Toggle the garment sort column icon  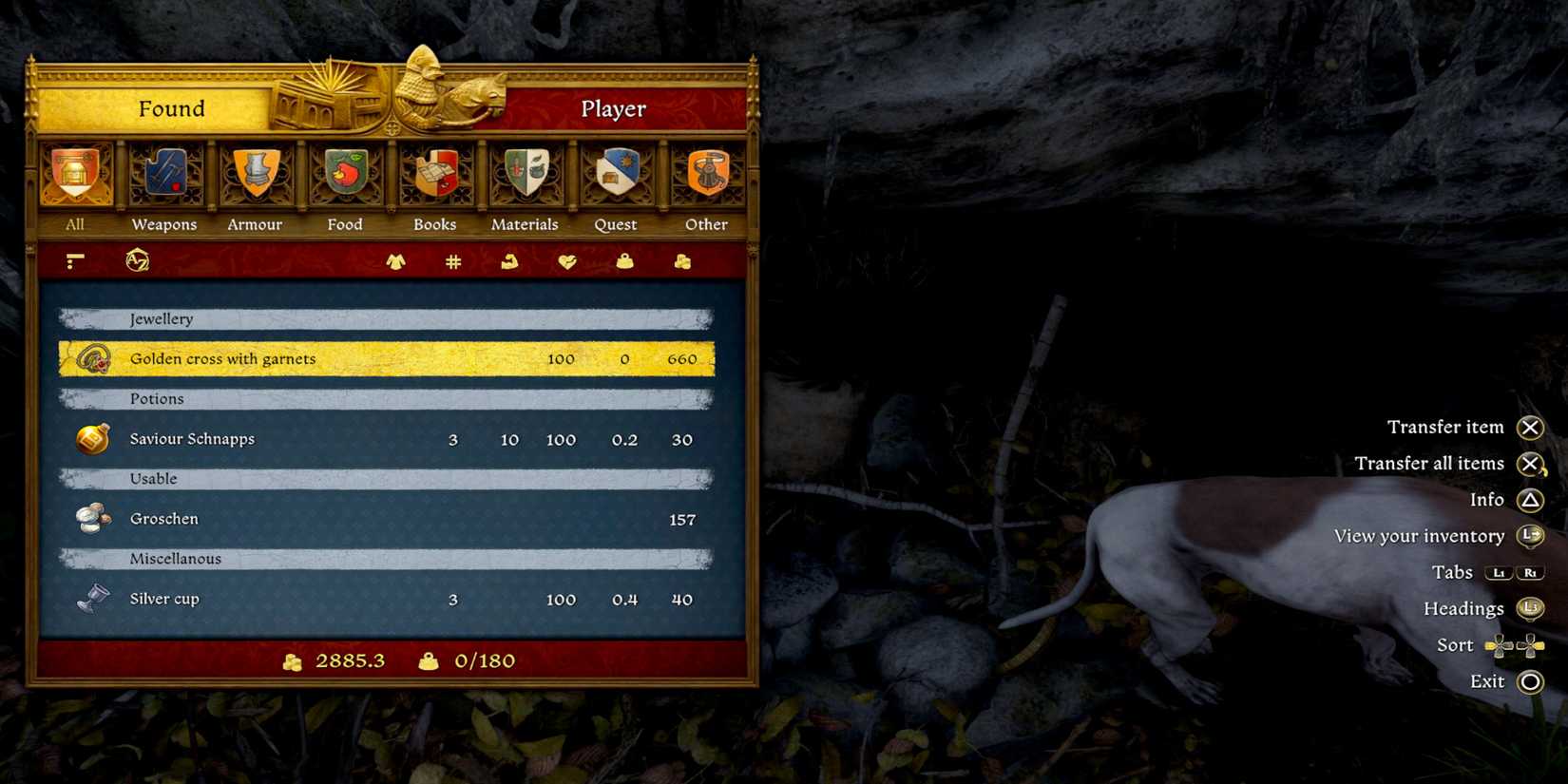pos(396,261)
